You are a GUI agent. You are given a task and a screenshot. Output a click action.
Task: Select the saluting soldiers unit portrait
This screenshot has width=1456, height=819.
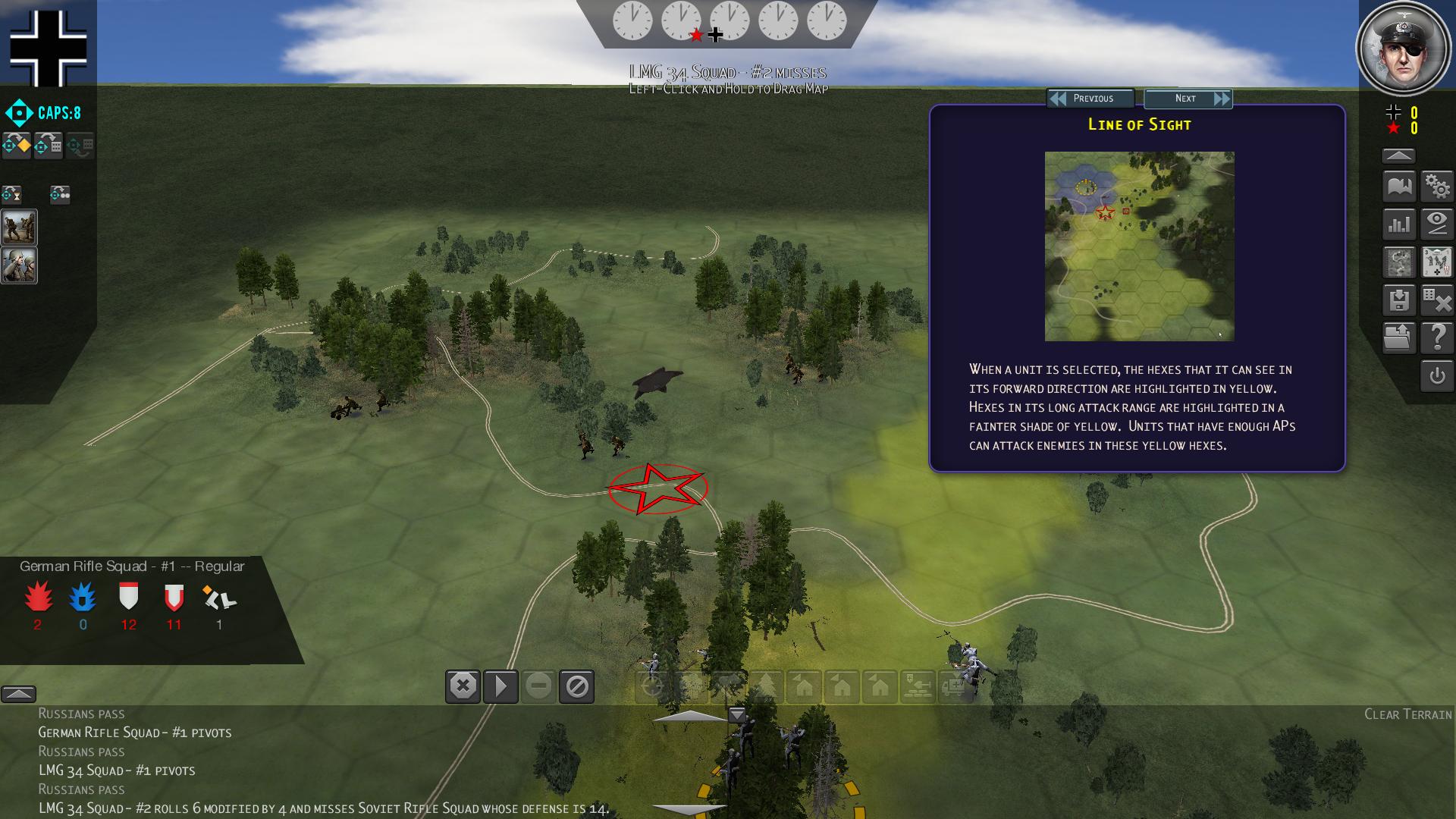[x=19, y=265]
